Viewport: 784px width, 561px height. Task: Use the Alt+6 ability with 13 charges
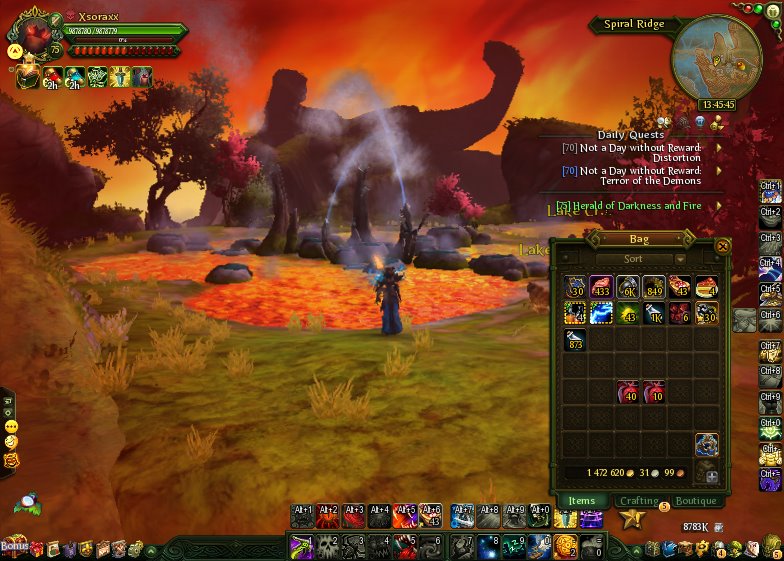[x=431, y=517]
